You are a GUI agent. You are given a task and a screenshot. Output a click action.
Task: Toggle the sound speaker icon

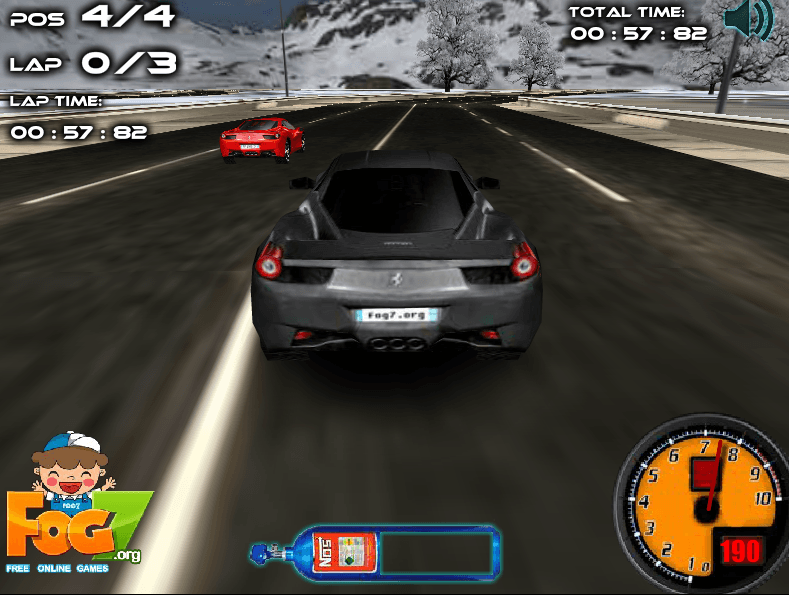pos(747,20)
